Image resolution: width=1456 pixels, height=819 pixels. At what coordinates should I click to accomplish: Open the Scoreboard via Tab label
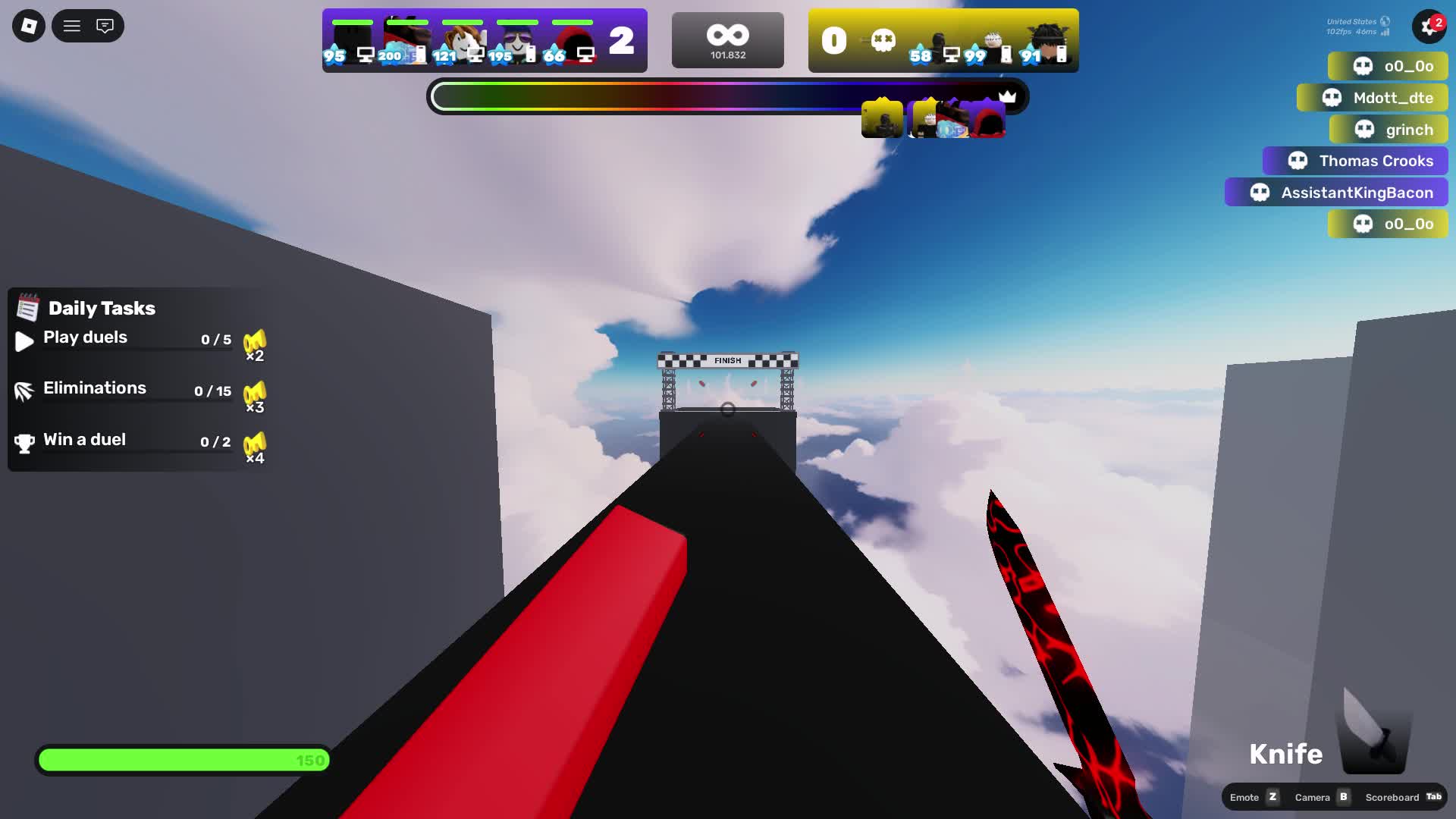pyautogui.click(x=1433, y=797)
